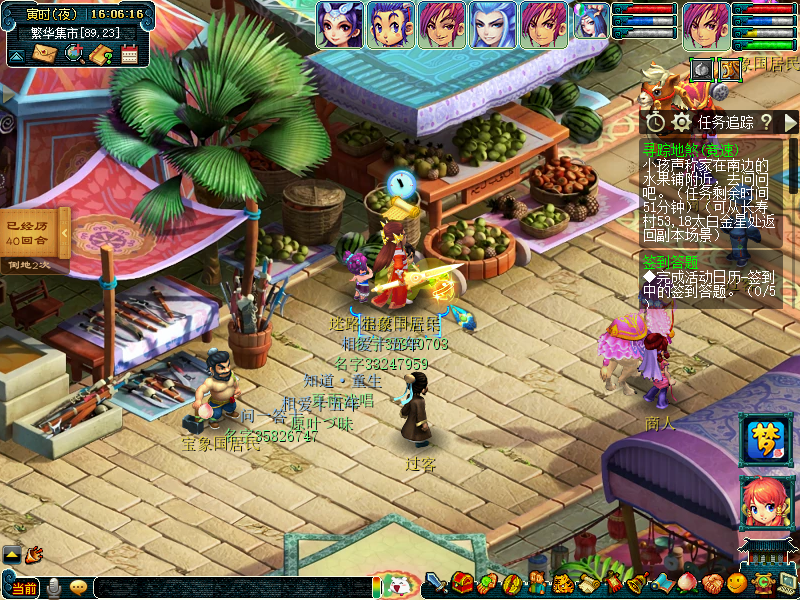Collapse the minimap panel with up arrow
Screen dimensions: 800x600
[x=17, y=53]
